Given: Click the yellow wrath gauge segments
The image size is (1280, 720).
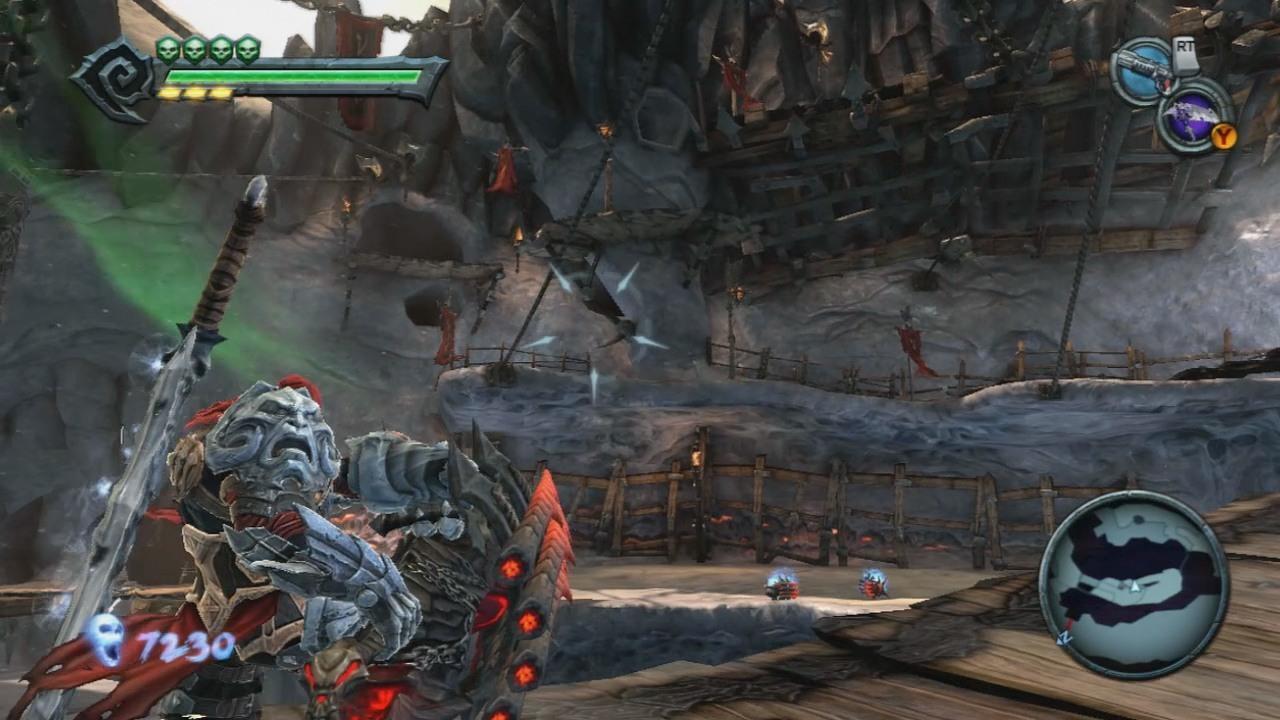Looking at the screenshot, I should click(x=193, y=91).
